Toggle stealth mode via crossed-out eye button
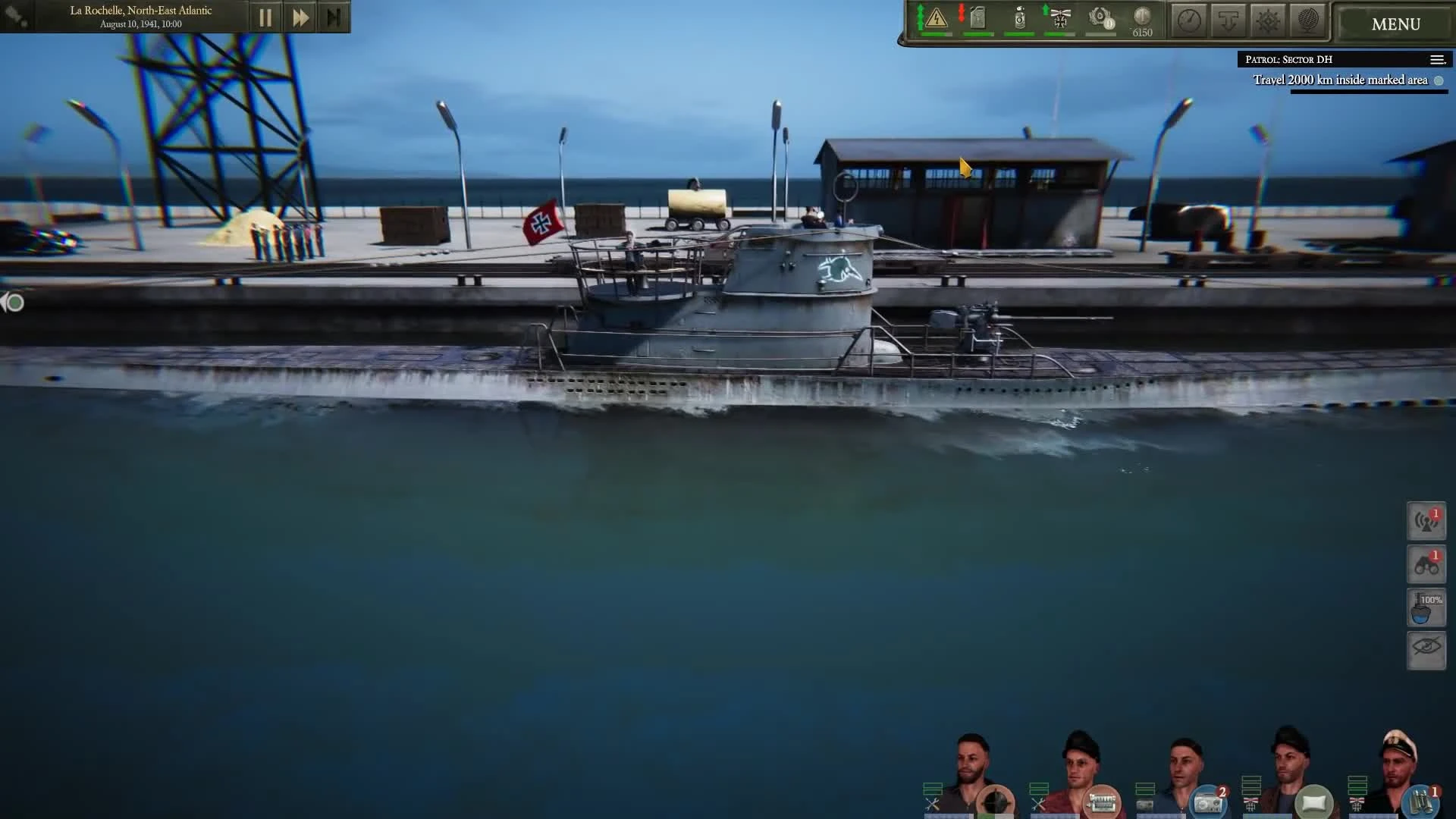The image size is (1456, 819). [x=1426, y=651]
